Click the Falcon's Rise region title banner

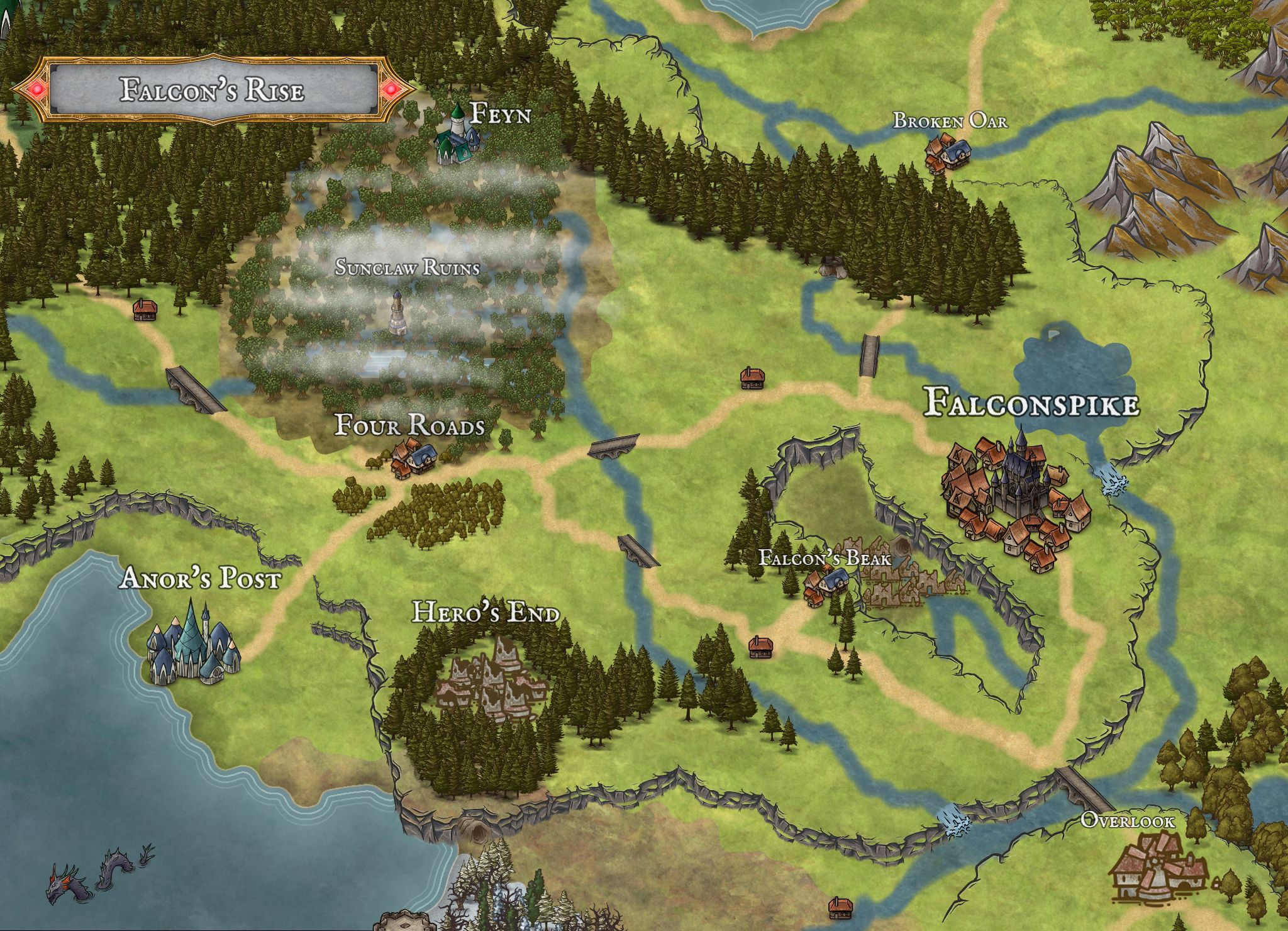coord(213,90)
